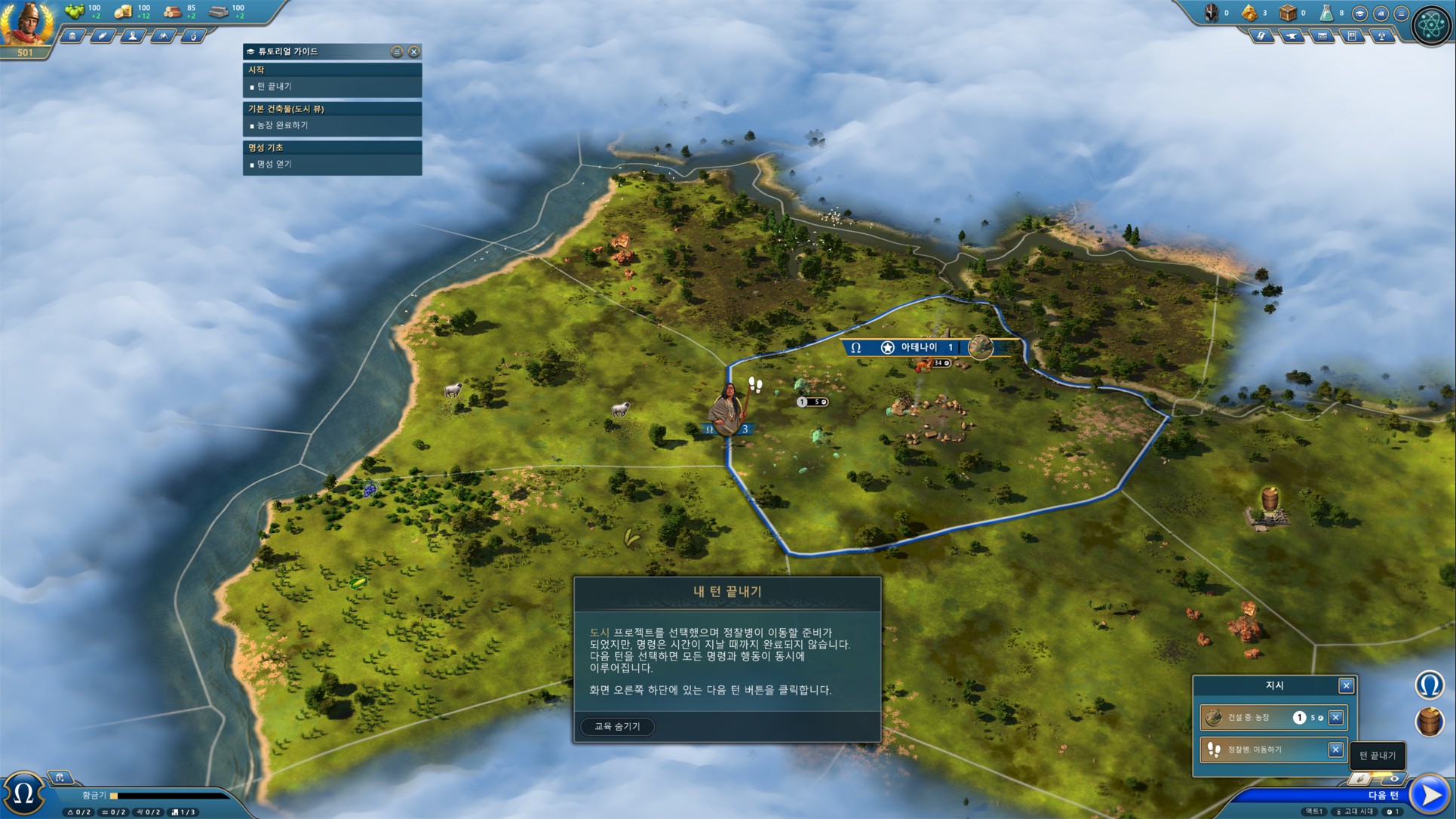1456x819 pixels.
Task: Open the main menu hamburger button
Action: (1401, 14)
